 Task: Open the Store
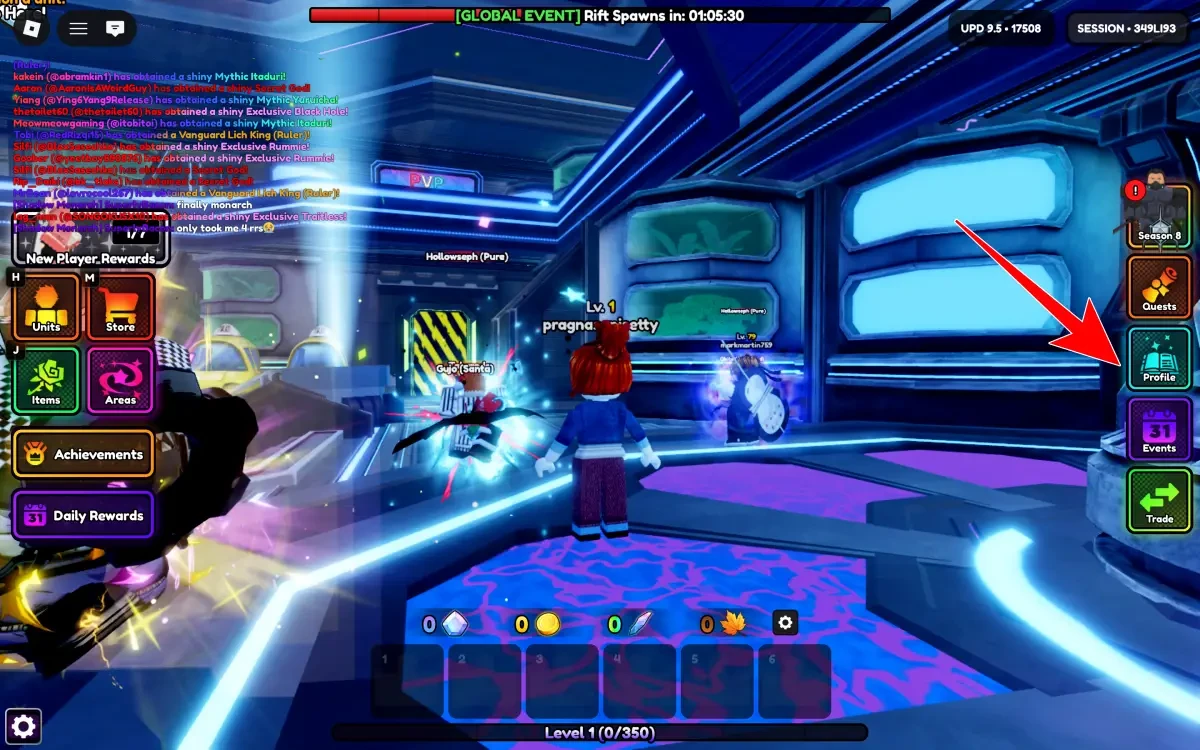[120, 307]
